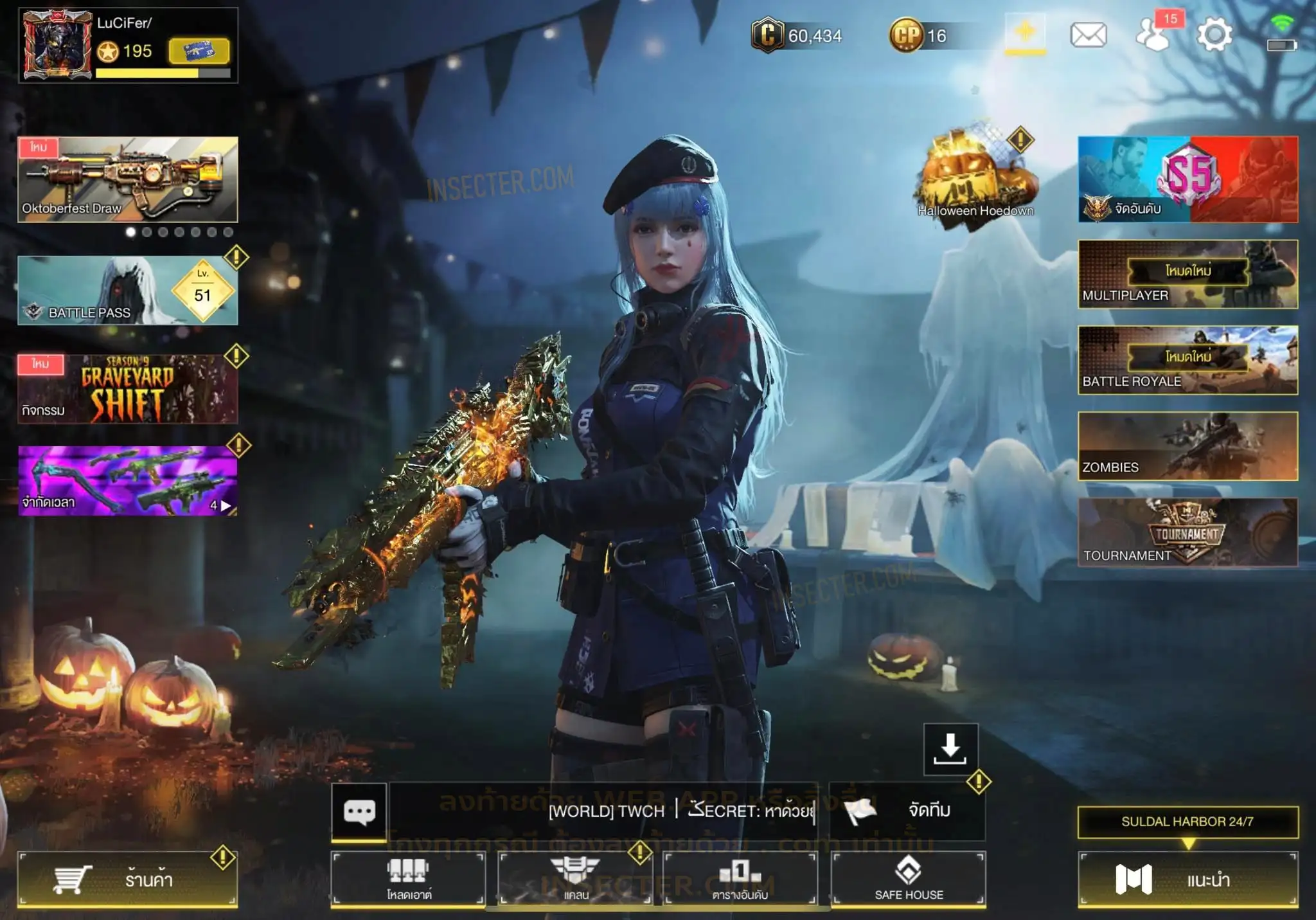Viewport: 1316px width, 920px height.
Task: Open the LuCiFer/ player profile
Action: [x=58, y=45]
